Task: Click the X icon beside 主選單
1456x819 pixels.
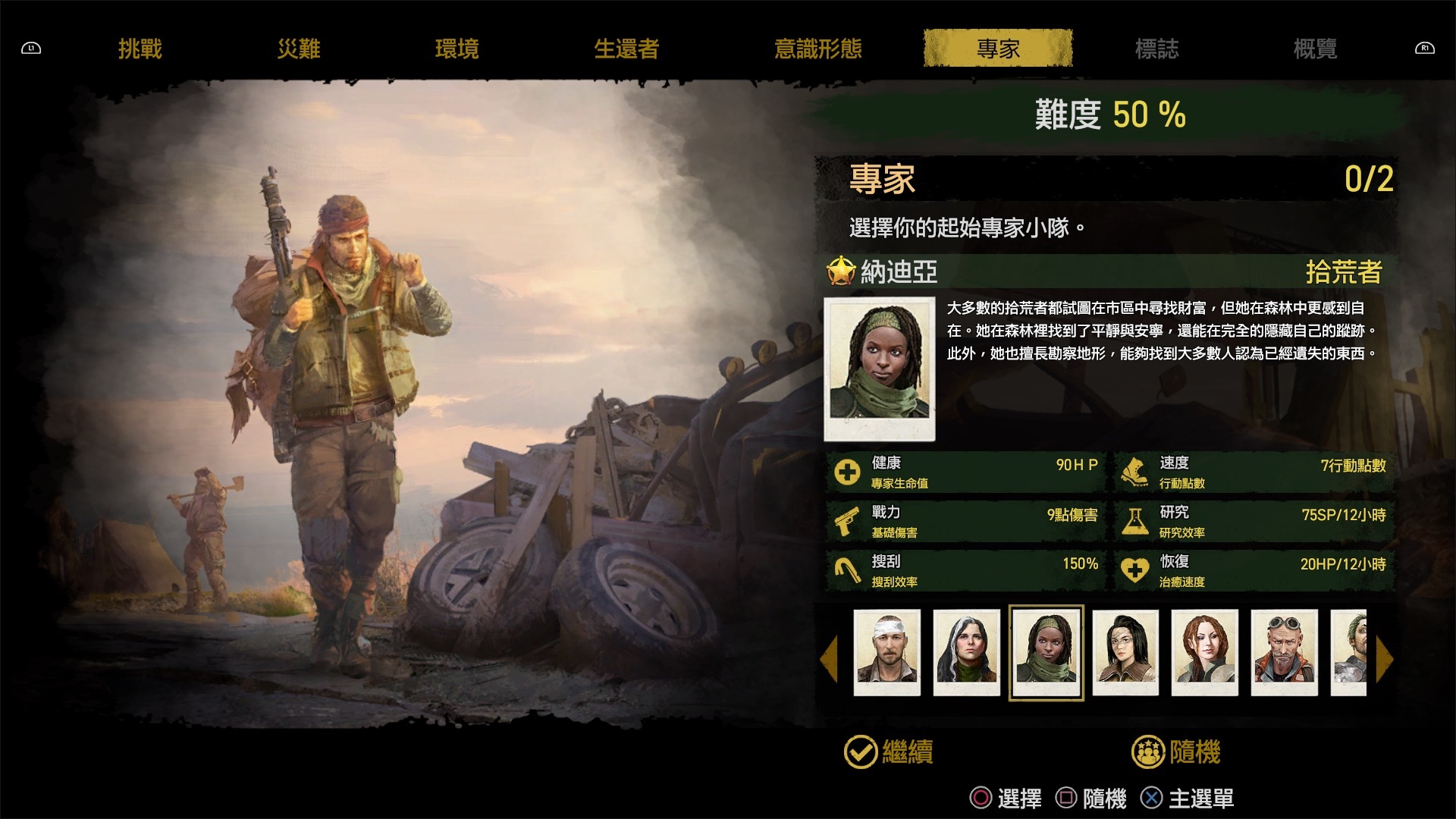Action: pos(1151,798)
